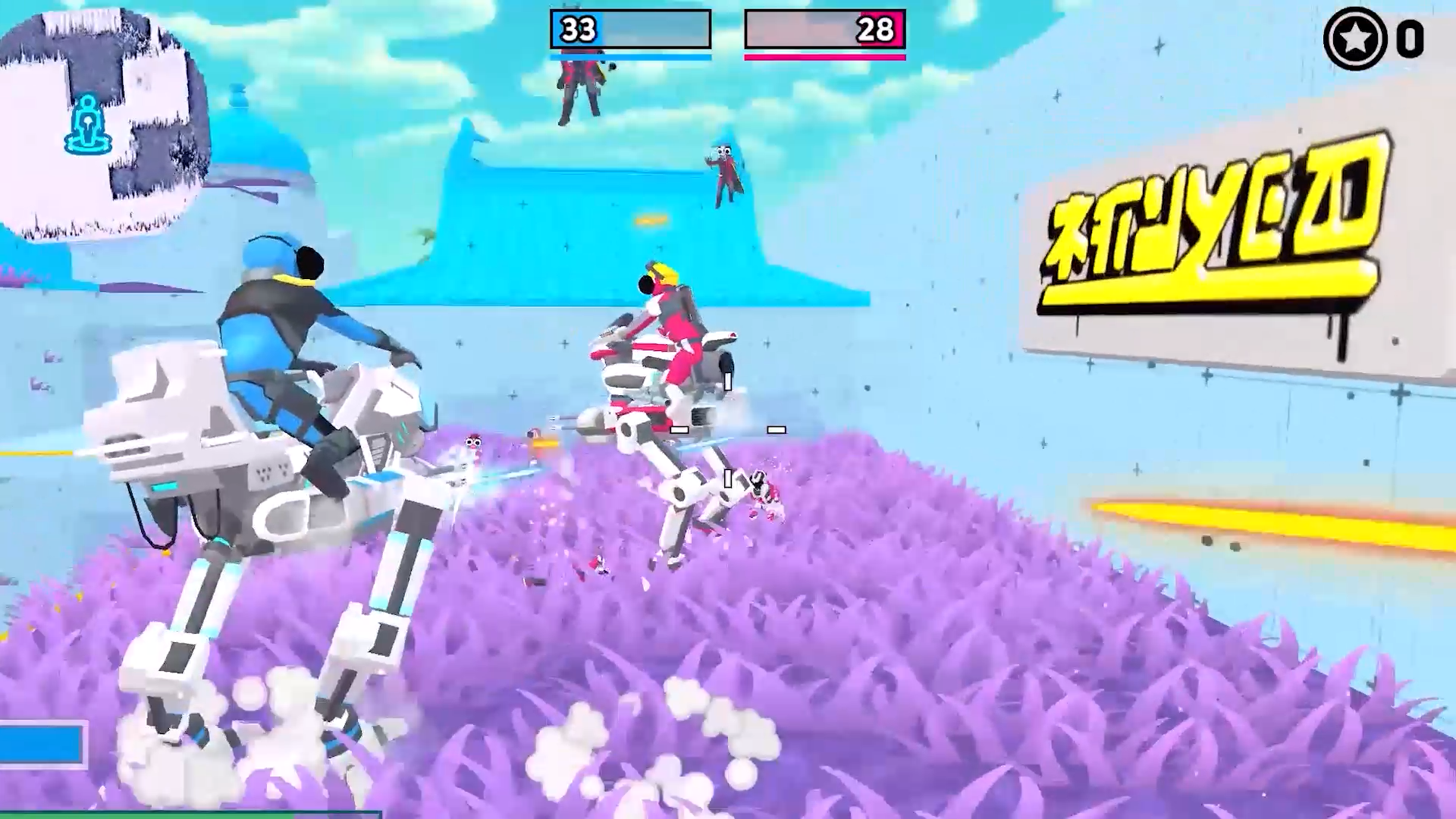Image resolution: width=1456 pixels, height=819 pixels.
Task: Click the star currency icon top-right
Action: point(1354,39)
